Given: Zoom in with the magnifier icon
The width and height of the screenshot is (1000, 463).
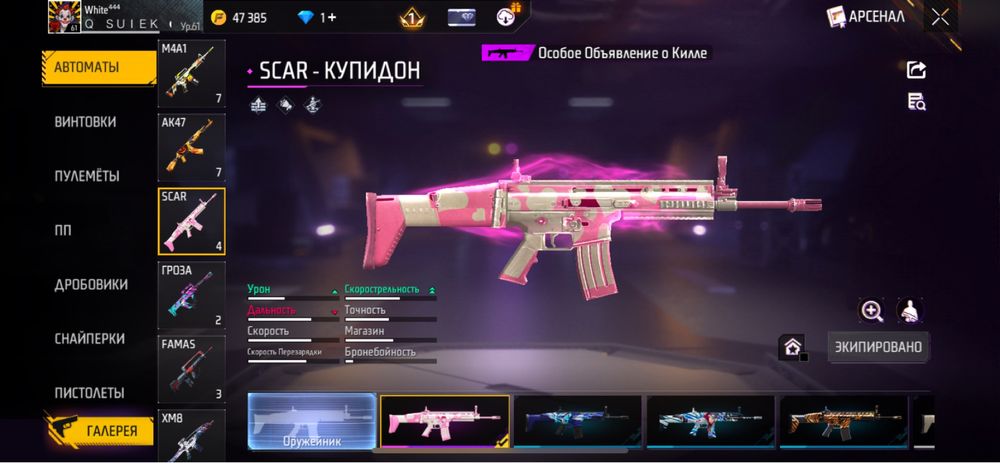Looking at the screenshot, I should (x=872, y=311).
